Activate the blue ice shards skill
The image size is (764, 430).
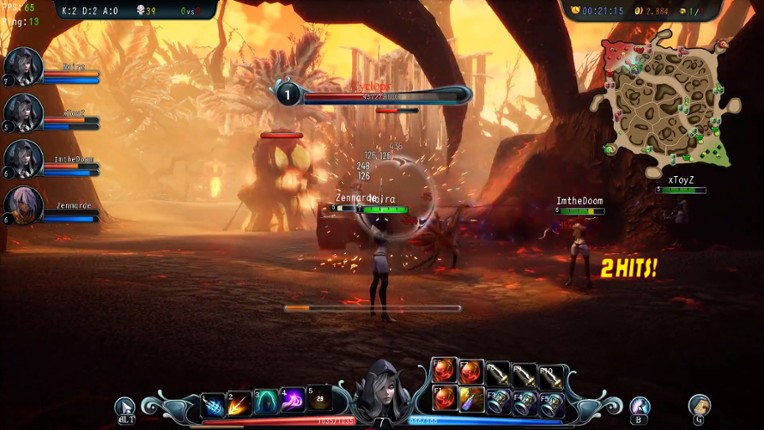point(213,404)
